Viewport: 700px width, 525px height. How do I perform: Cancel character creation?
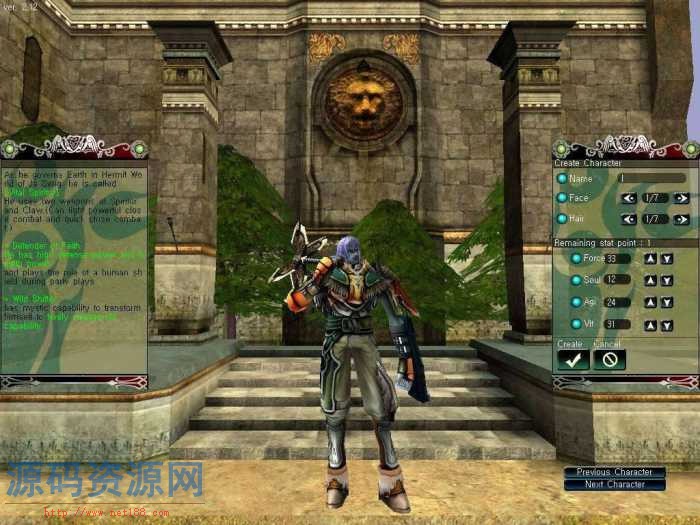[609, 360]
